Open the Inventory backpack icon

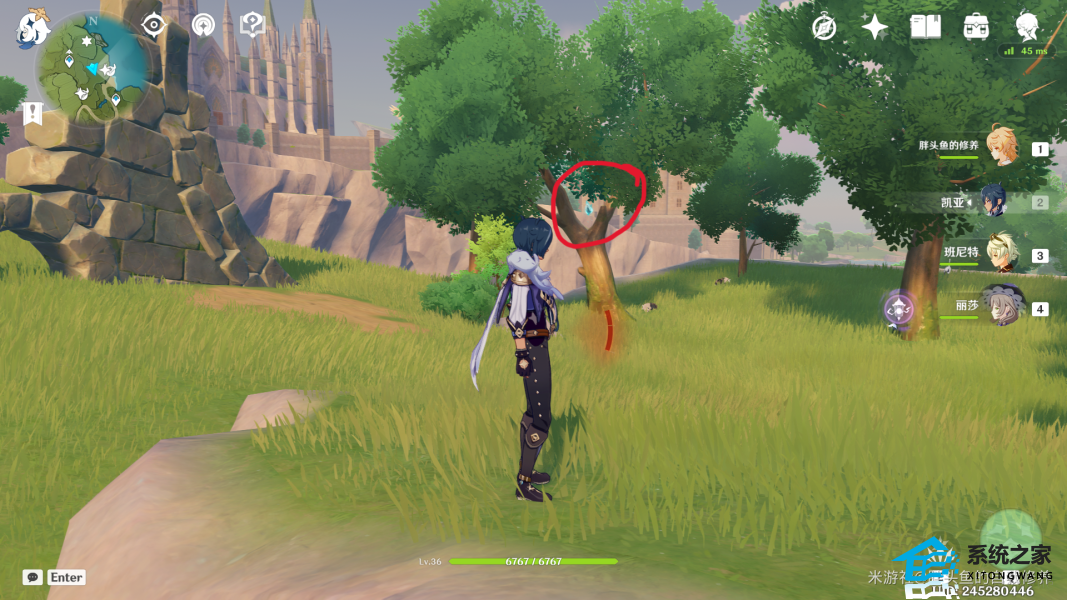tap(976, 27)
